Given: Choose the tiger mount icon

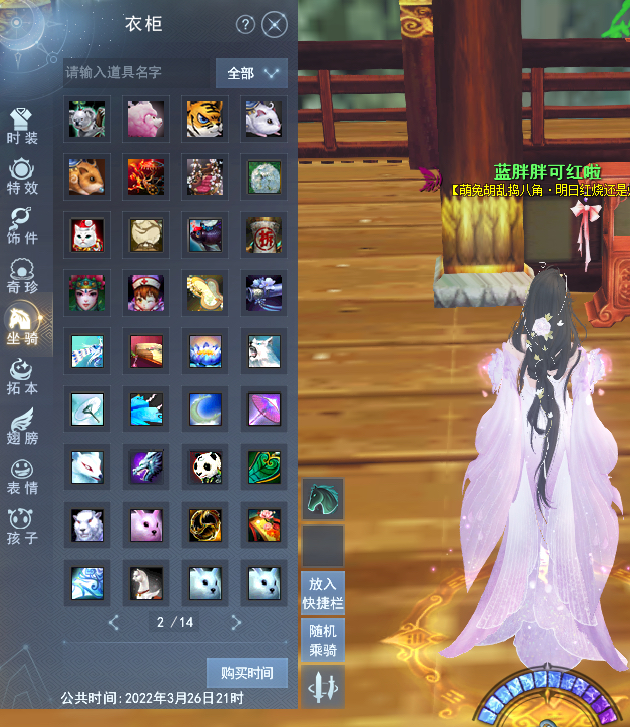Looking at the screenshot, I should [204, 118].
